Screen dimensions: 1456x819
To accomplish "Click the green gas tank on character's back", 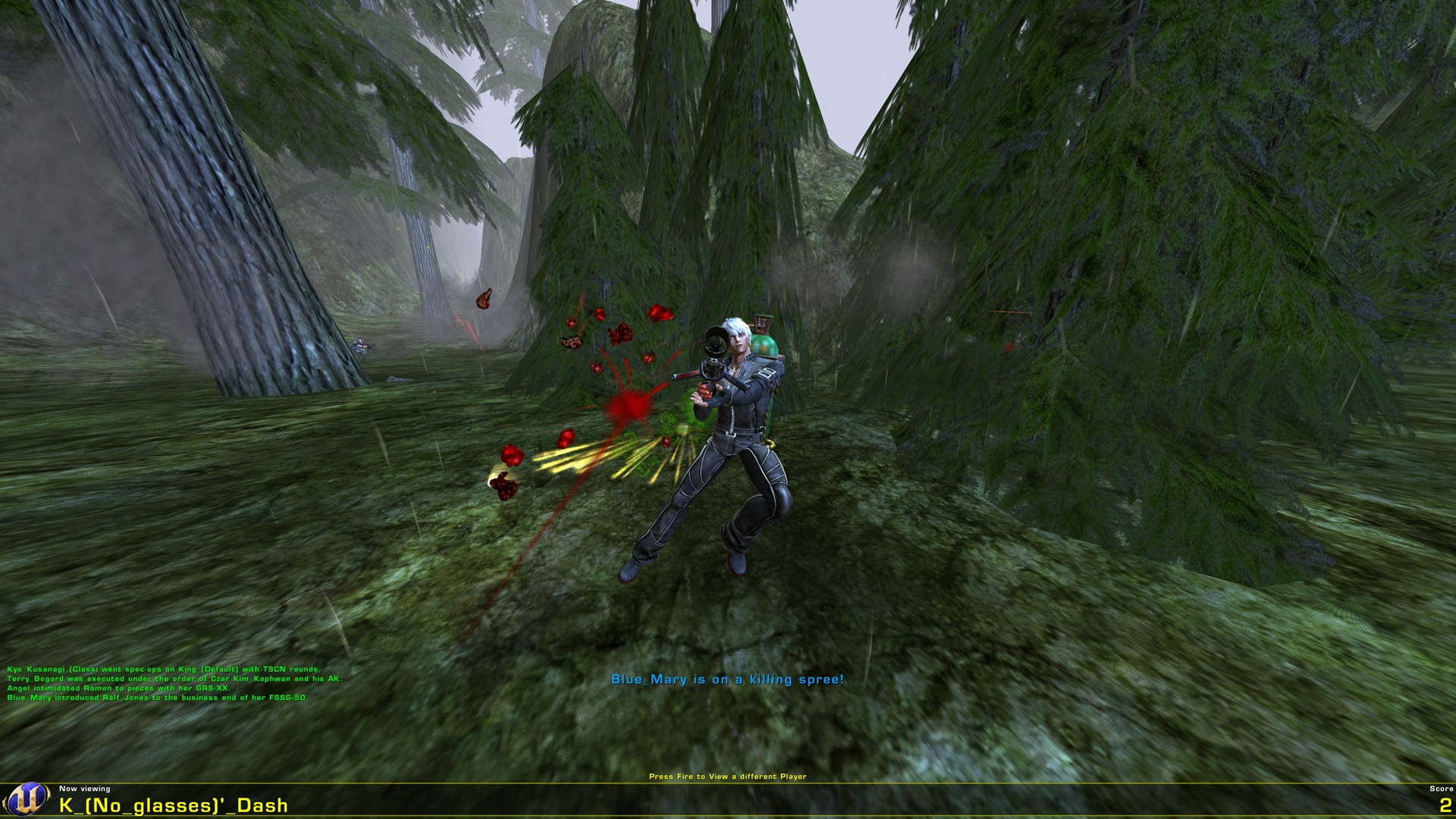I will [765, 346].
